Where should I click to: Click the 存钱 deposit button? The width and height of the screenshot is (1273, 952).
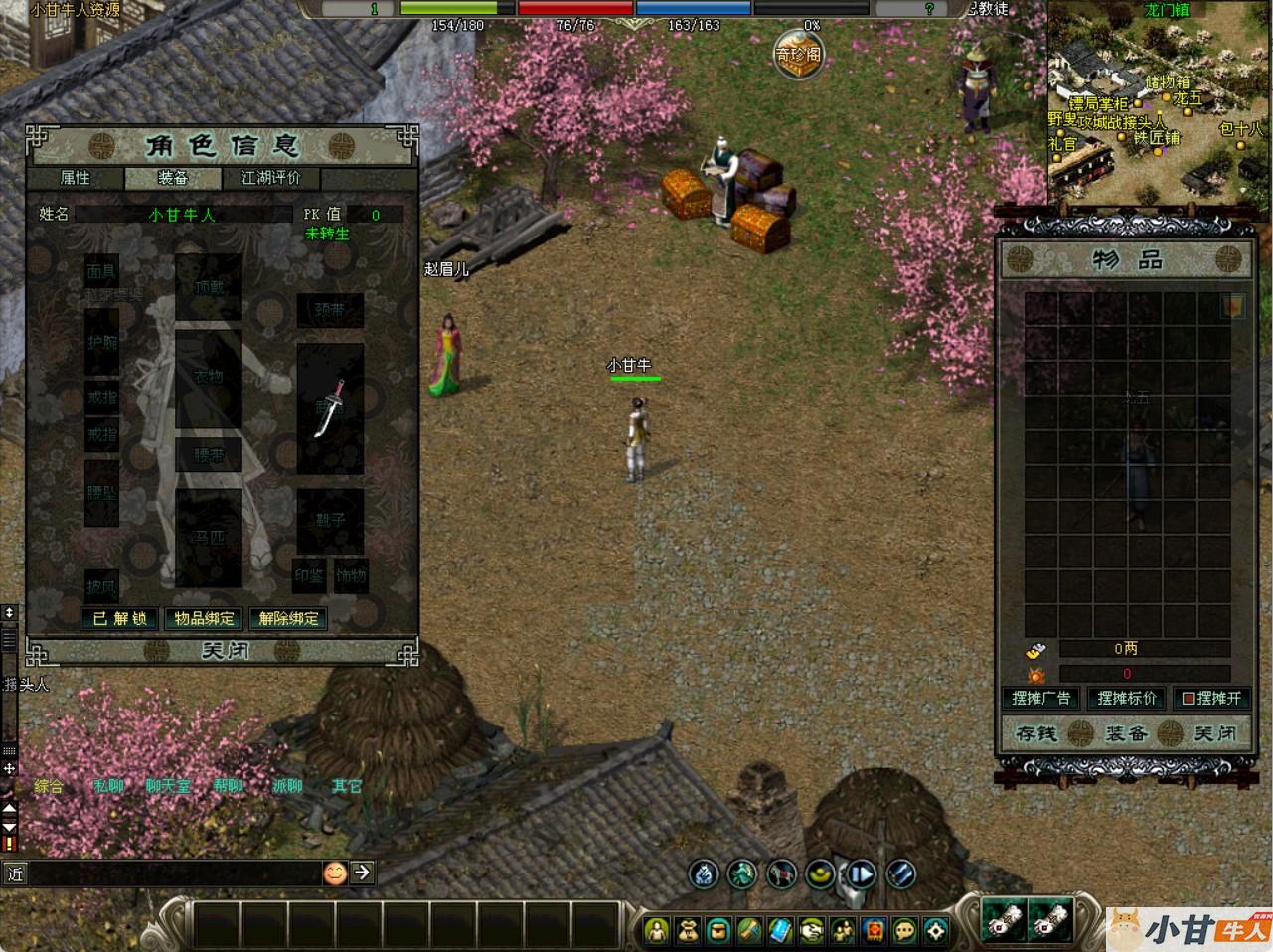1036,734
